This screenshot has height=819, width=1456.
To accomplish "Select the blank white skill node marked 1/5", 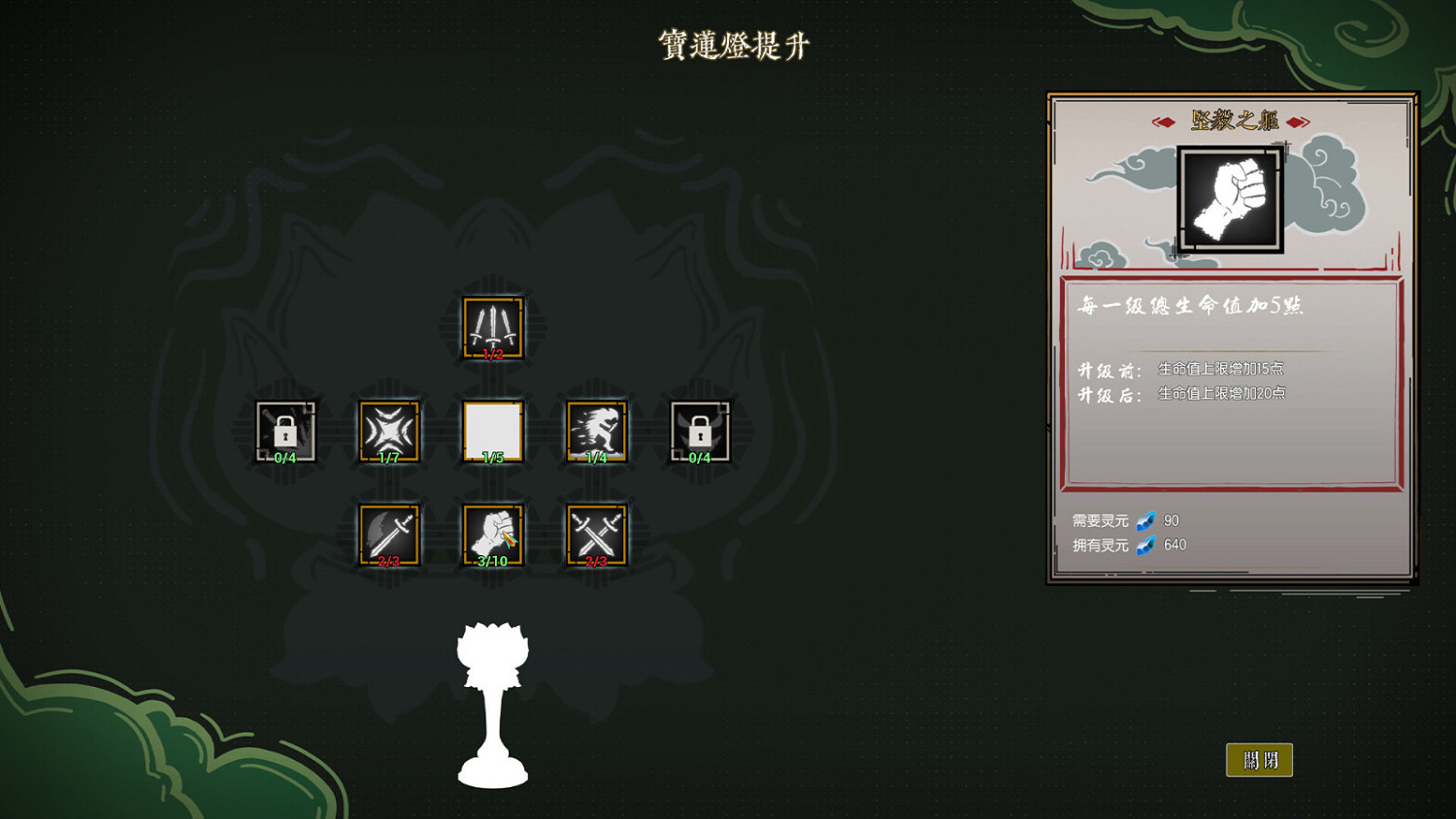I will (492, 430).
